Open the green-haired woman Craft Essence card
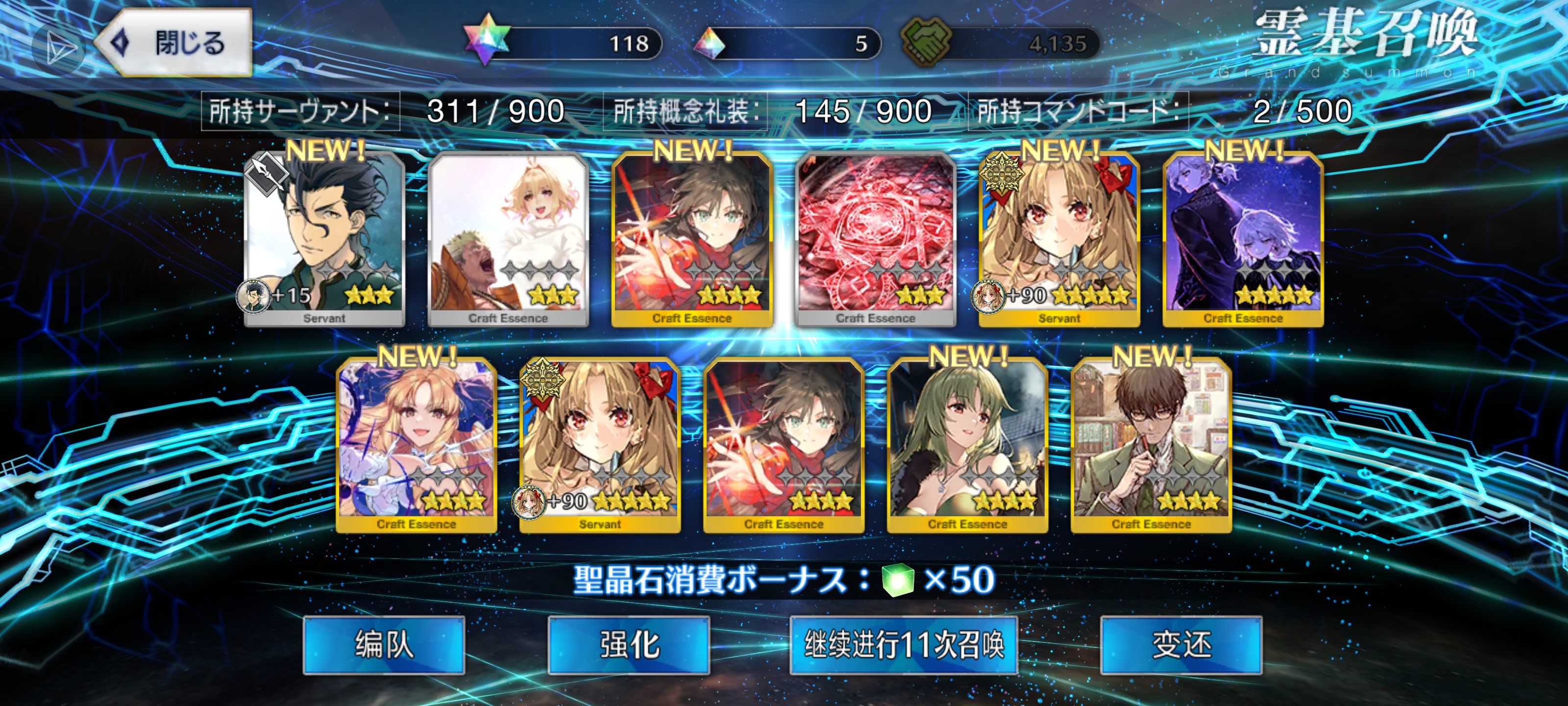 967,445
